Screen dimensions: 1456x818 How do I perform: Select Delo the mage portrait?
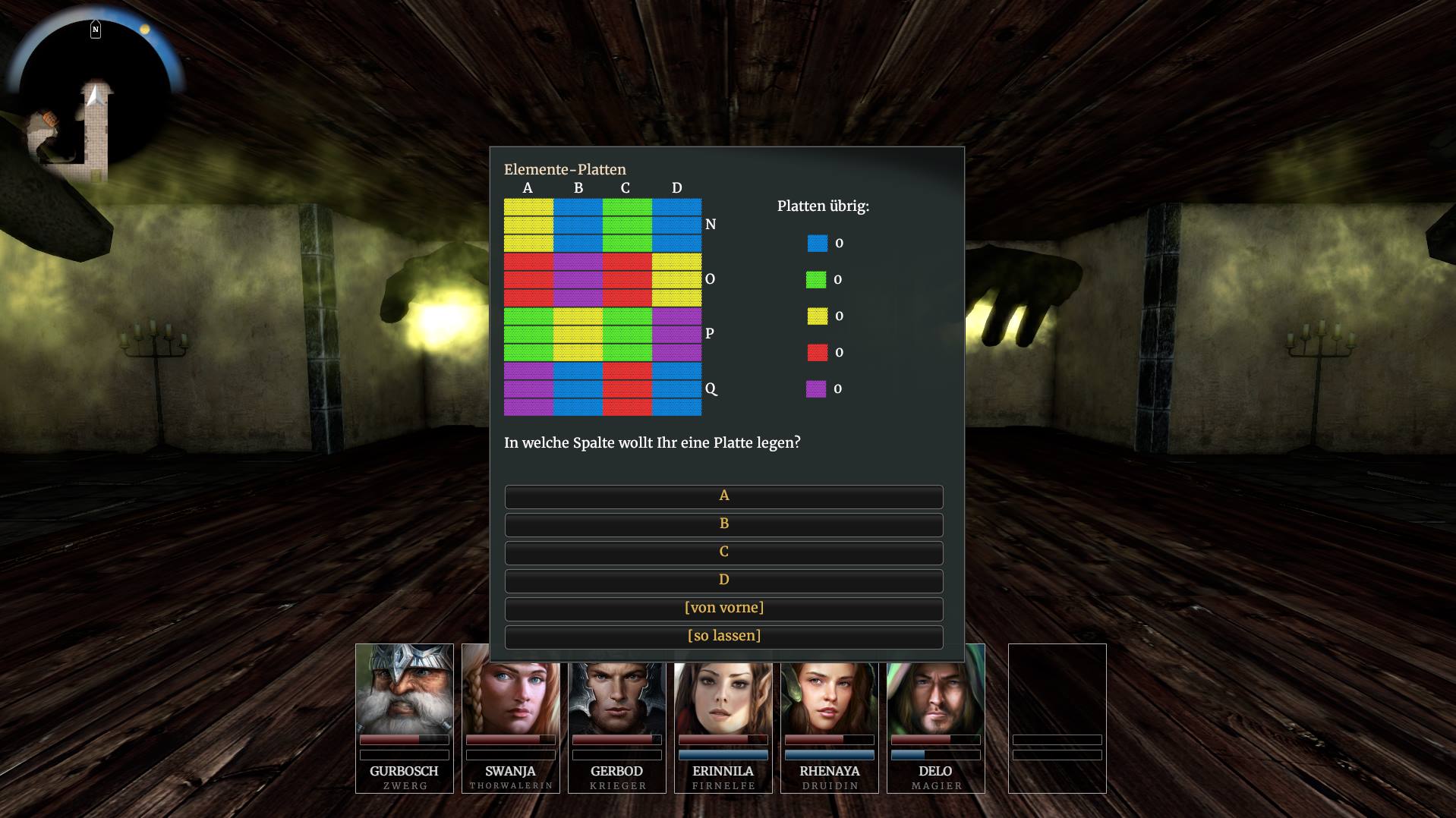click(x=935, y=706)
